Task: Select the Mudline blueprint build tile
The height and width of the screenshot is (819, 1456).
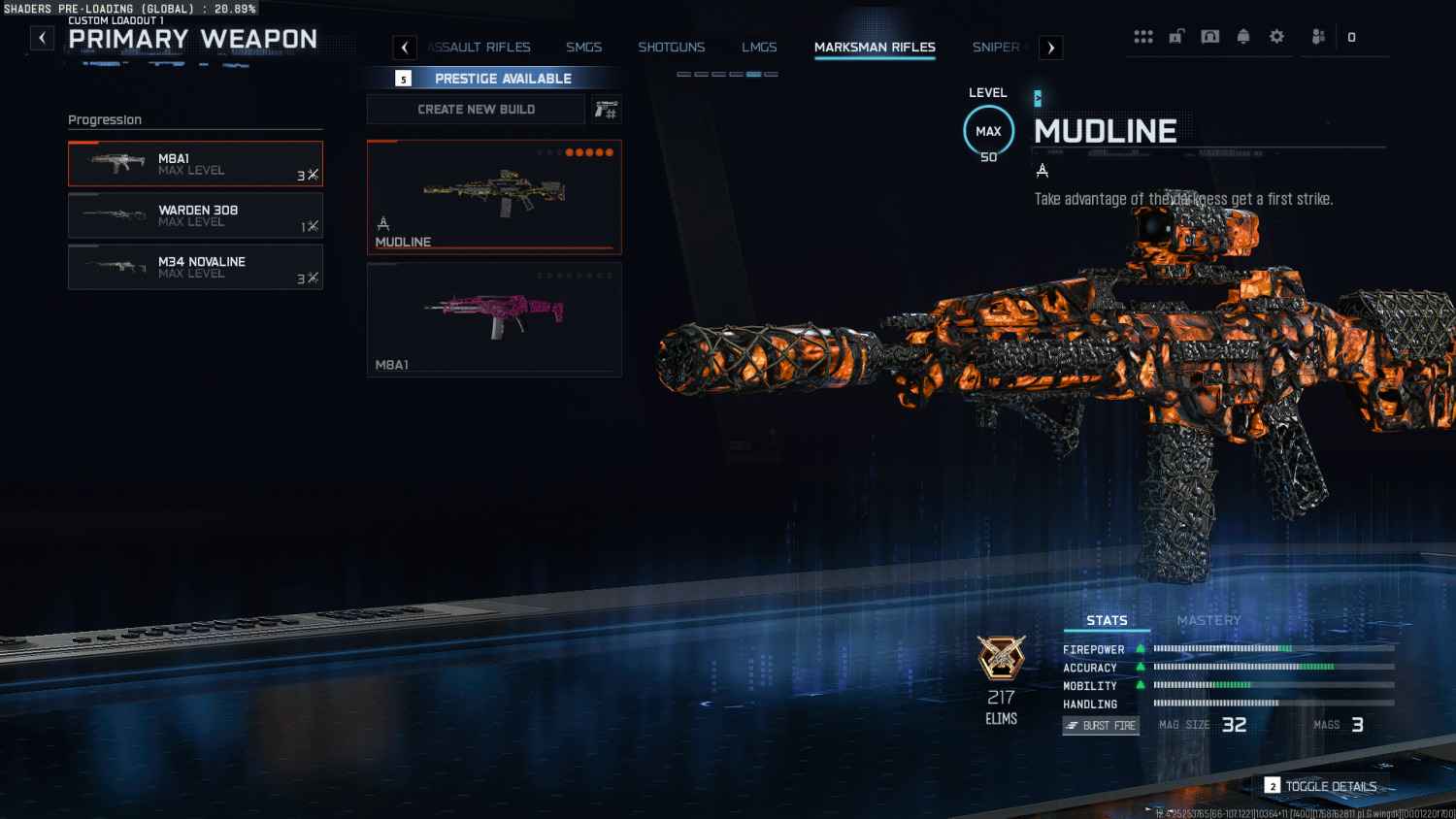Action: pos(494,197)
